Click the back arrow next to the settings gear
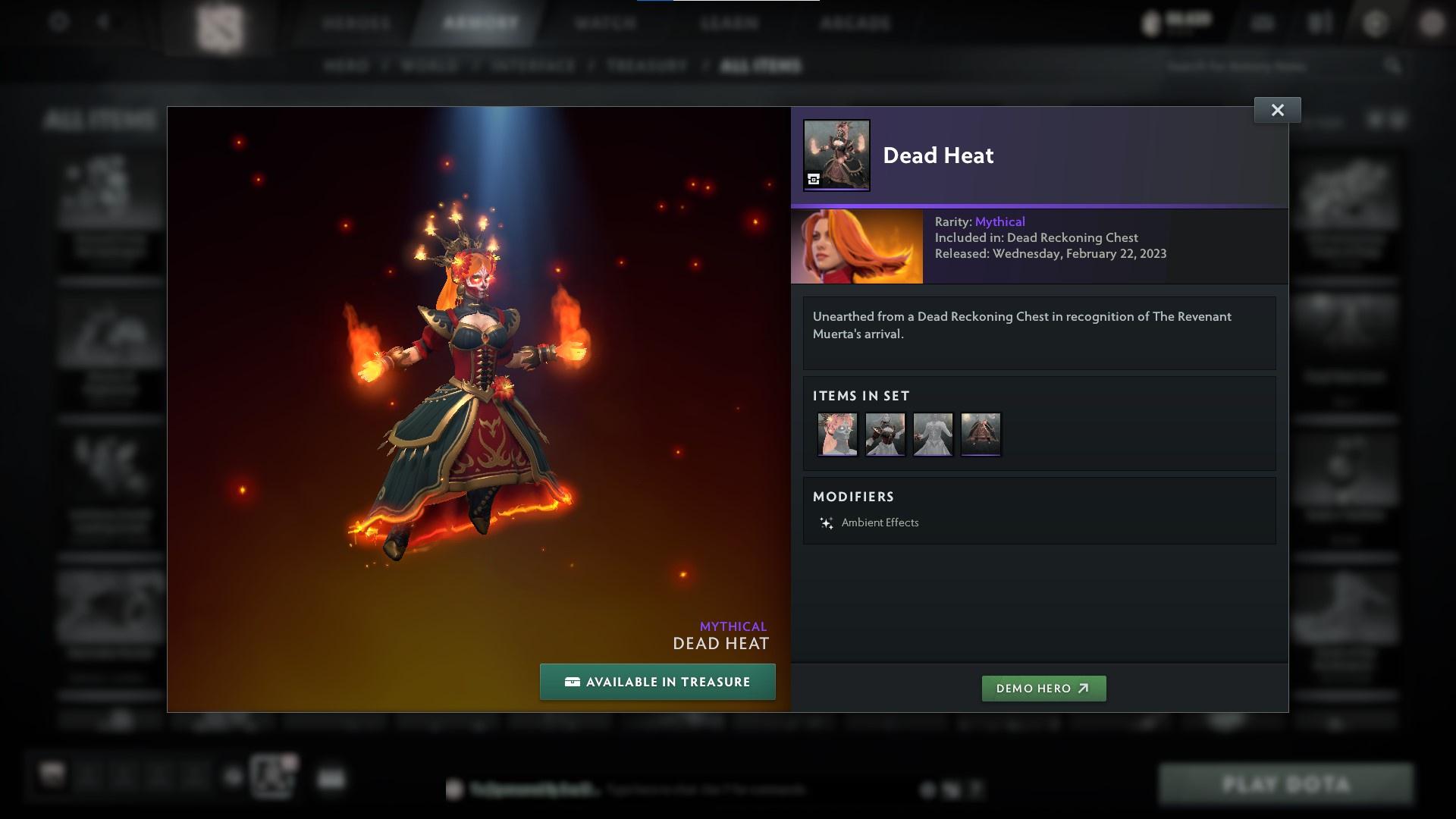The height and width of the screenshot is (819, 1456). point(102,23)
